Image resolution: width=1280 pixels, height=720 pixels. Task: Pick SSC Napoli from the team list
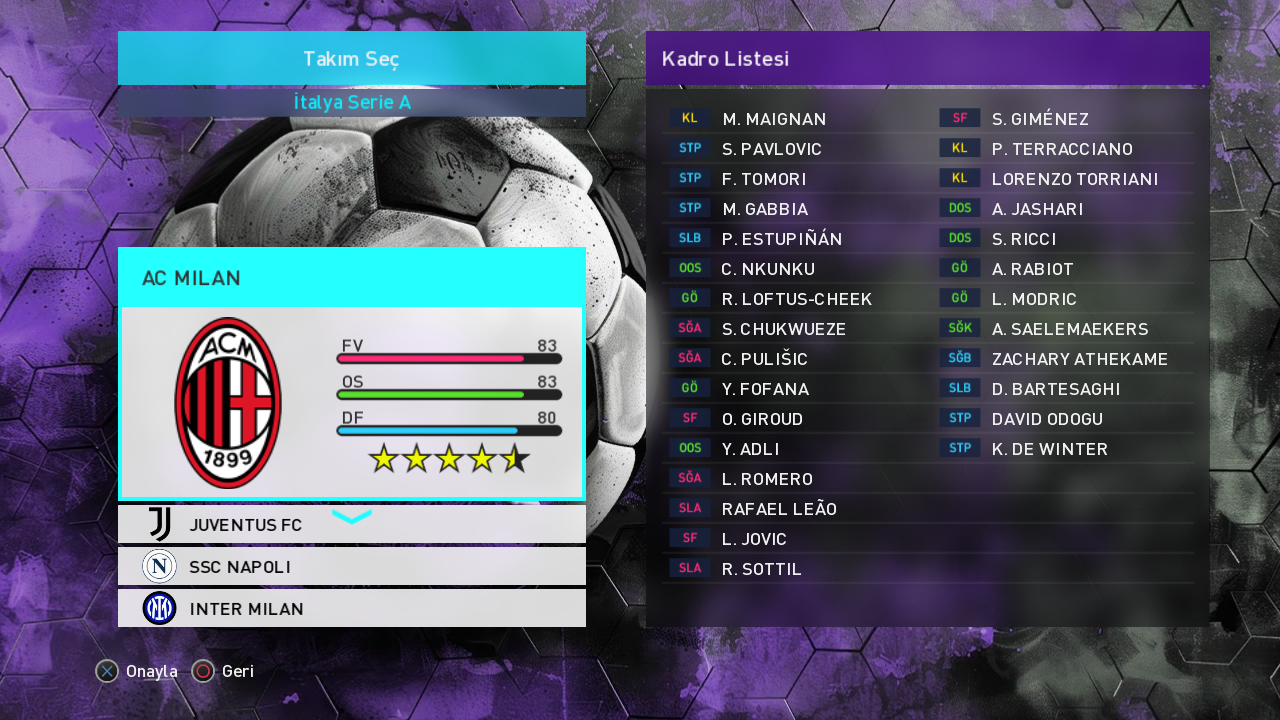pos(351,567)
